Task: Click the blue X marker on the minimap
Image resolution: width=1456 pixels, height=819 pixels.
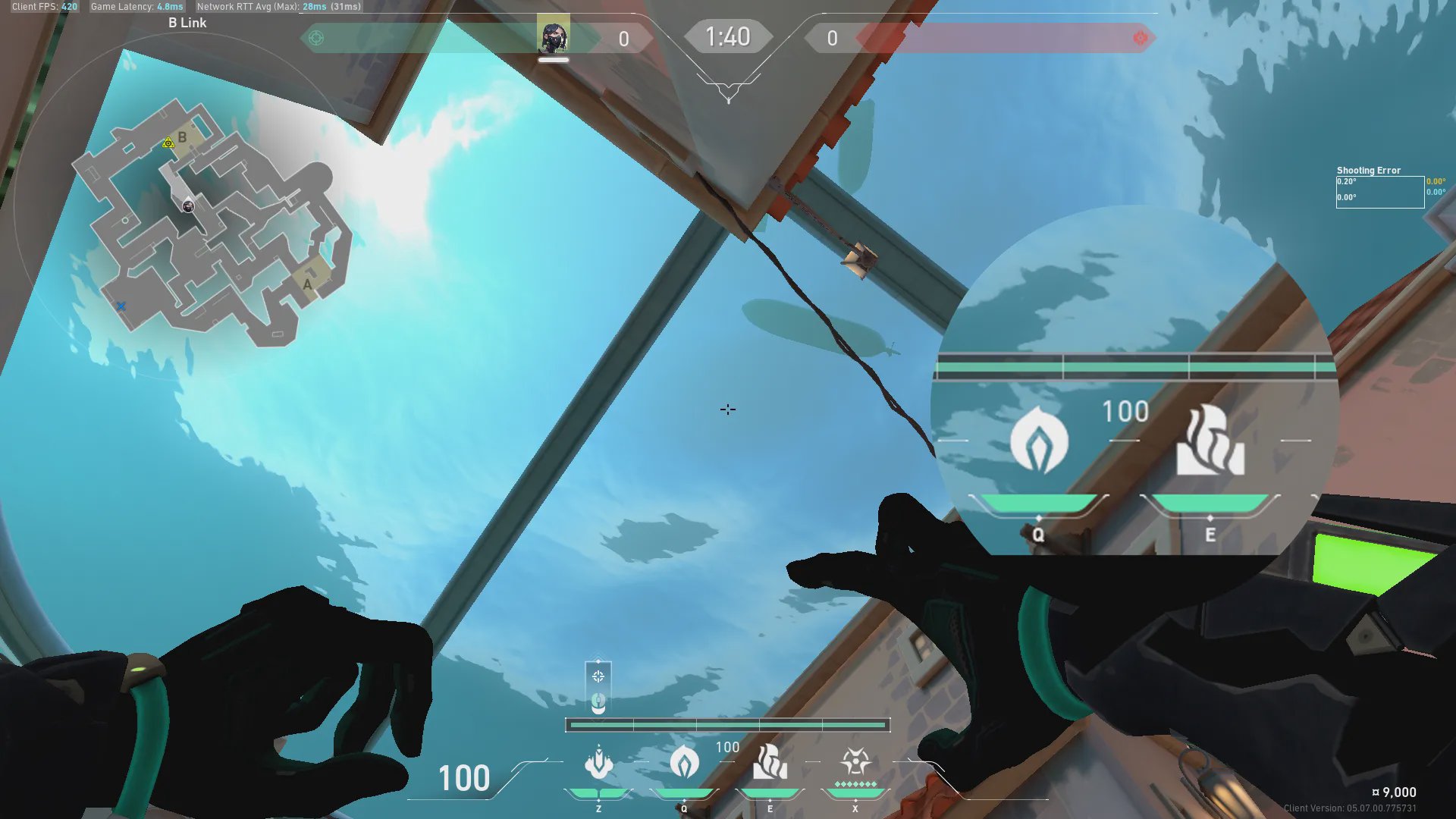Action: coord(121,306)
